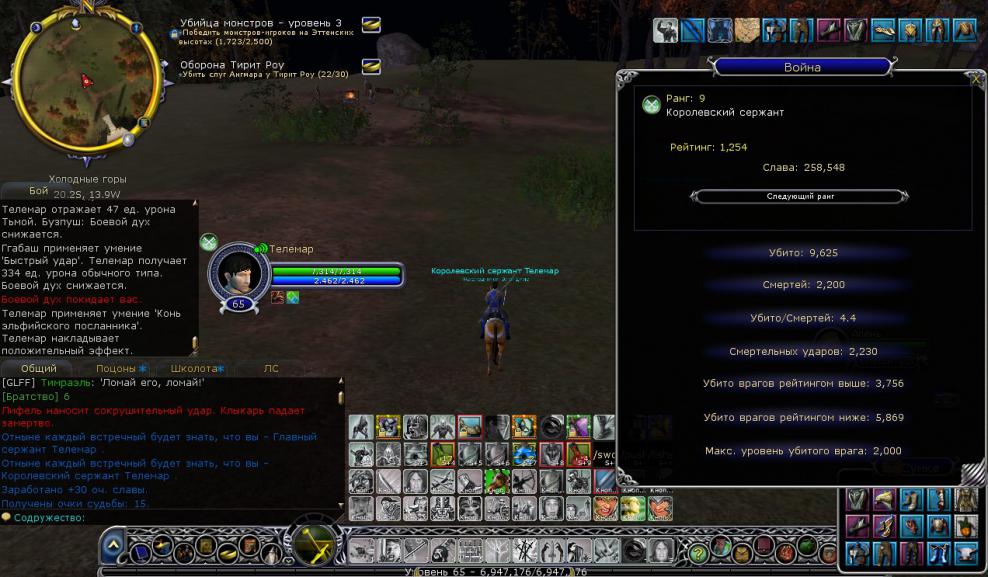This screenshot has width=988, height=577.
Task: Select Телемар's player portrait
Action: coord(238,273)
